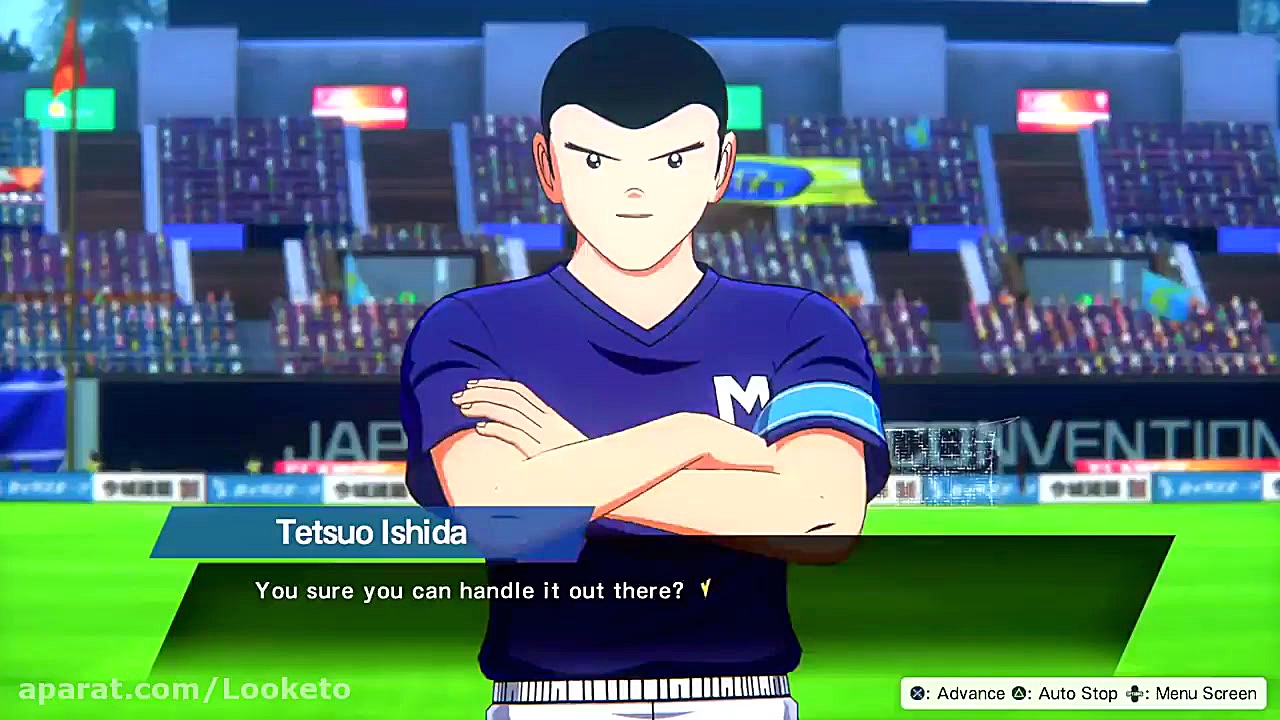Expand the Tetsuo Ishida name plate
The image size is (1280, 720).
pos(371,533)
